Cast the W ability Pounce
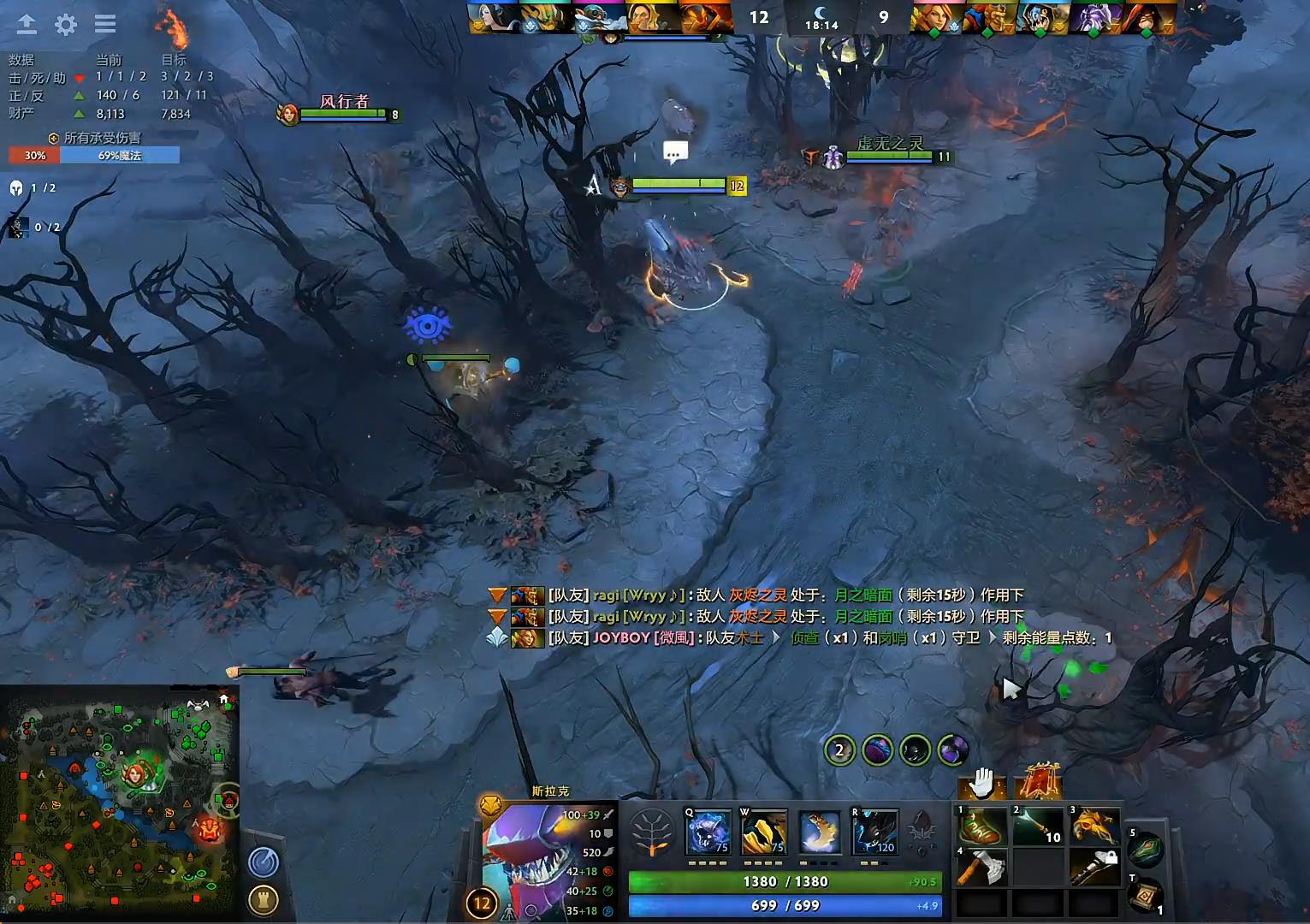 click(764, 832)
